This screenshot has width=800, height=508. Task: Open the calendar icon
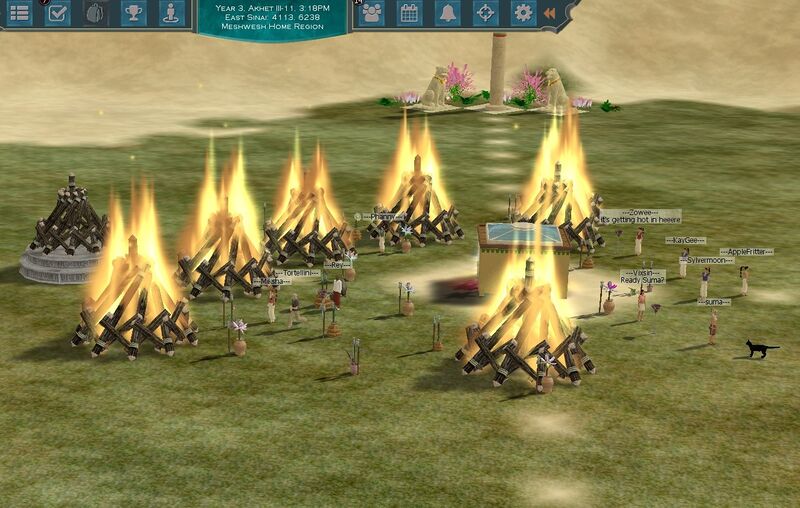tap(409, 13)
